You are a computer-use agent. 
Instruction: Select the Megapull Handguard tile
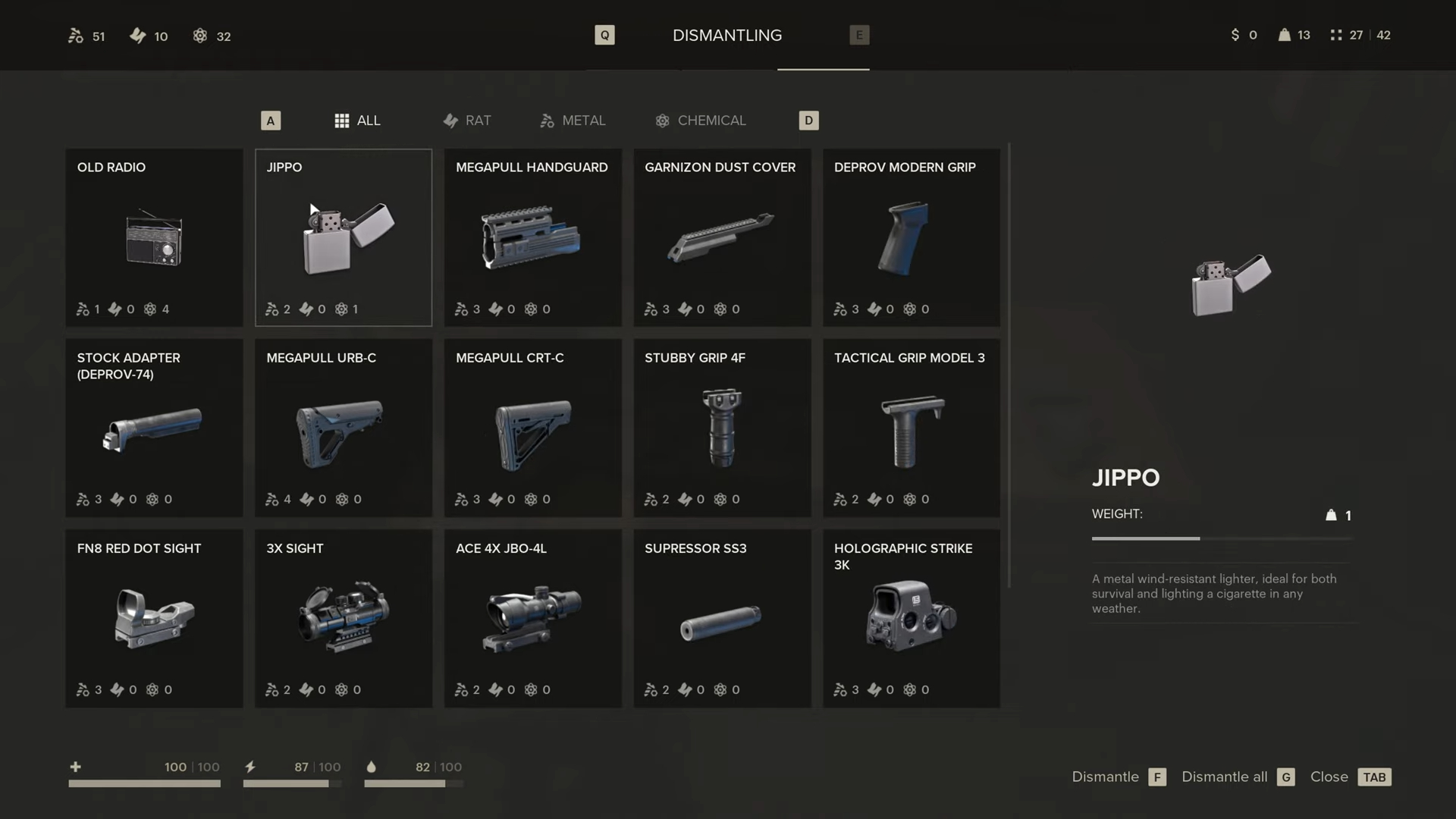click(x=532, y=238)
